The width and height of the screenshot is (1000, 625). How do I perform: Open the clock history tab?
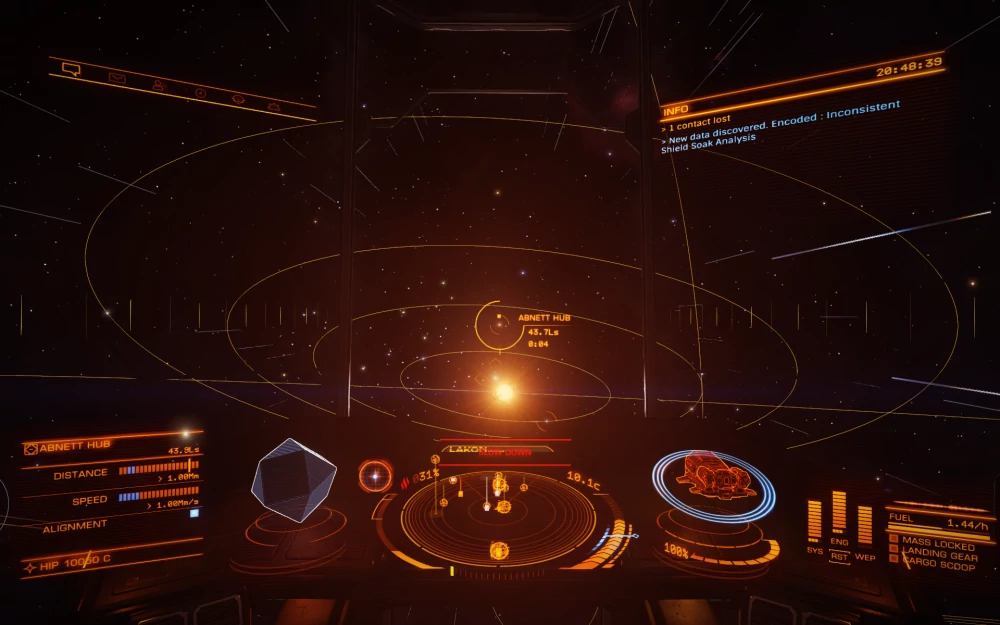[x=199, y=93]
